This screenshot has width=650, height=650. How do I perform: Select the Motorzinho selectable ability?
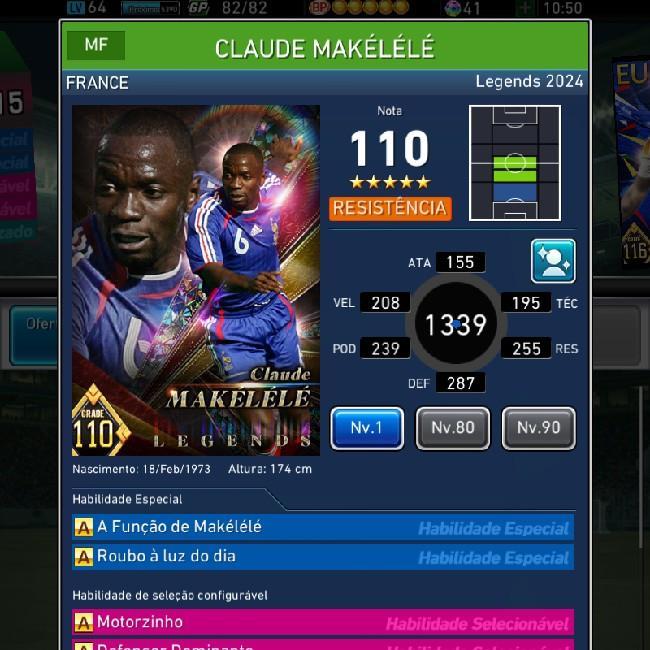323,622
